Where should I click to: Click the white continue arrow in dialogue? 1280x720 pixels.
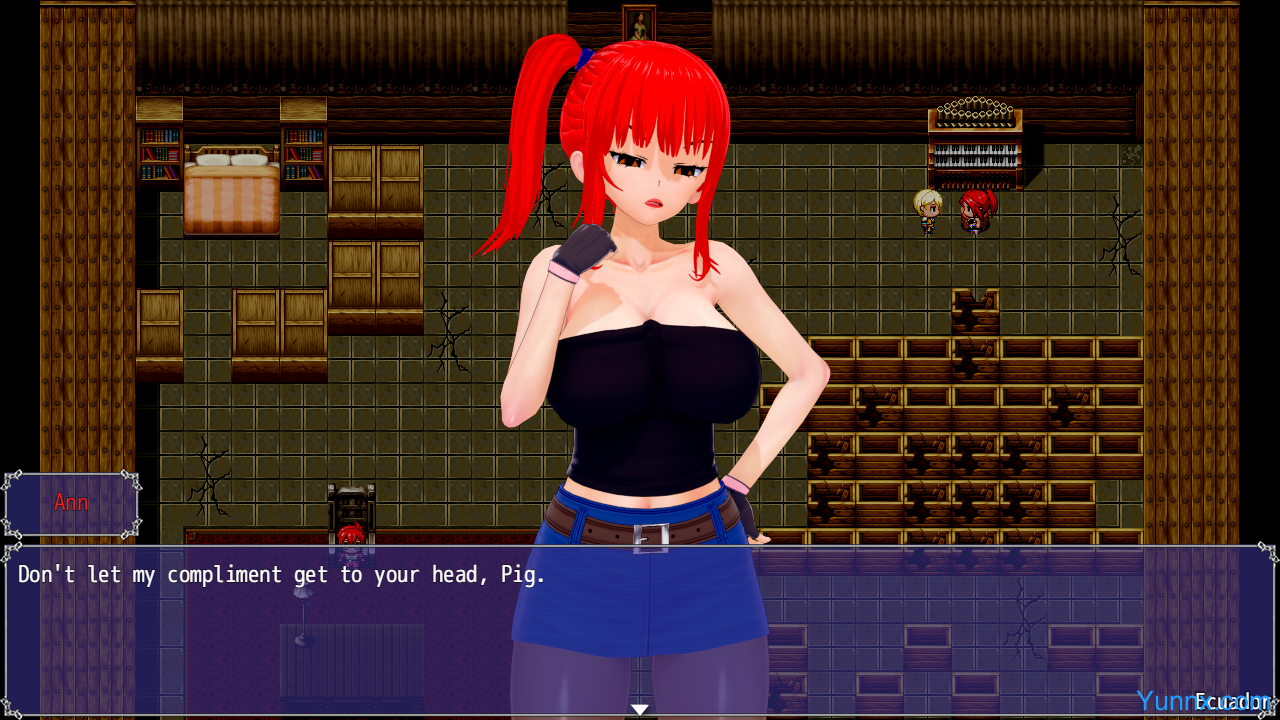[639, 709]
